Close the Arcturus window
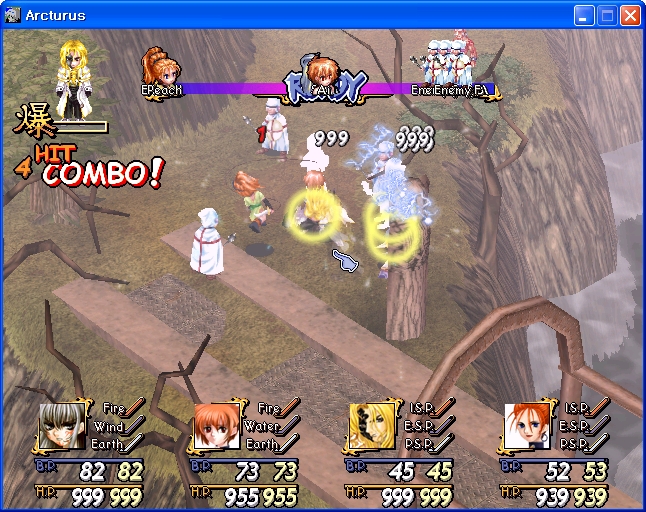 pos(630,16)
